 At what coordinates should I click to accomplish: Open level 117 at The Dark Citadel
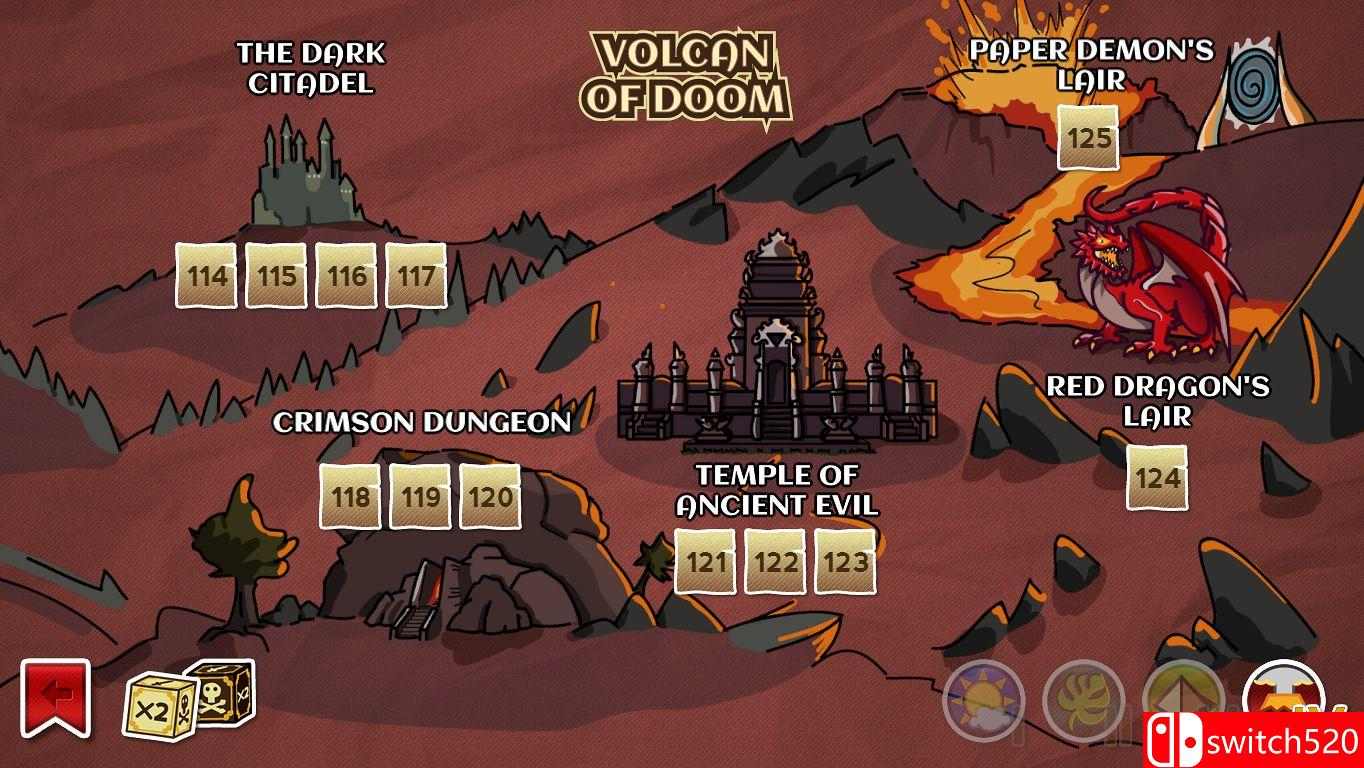(416, 275)
